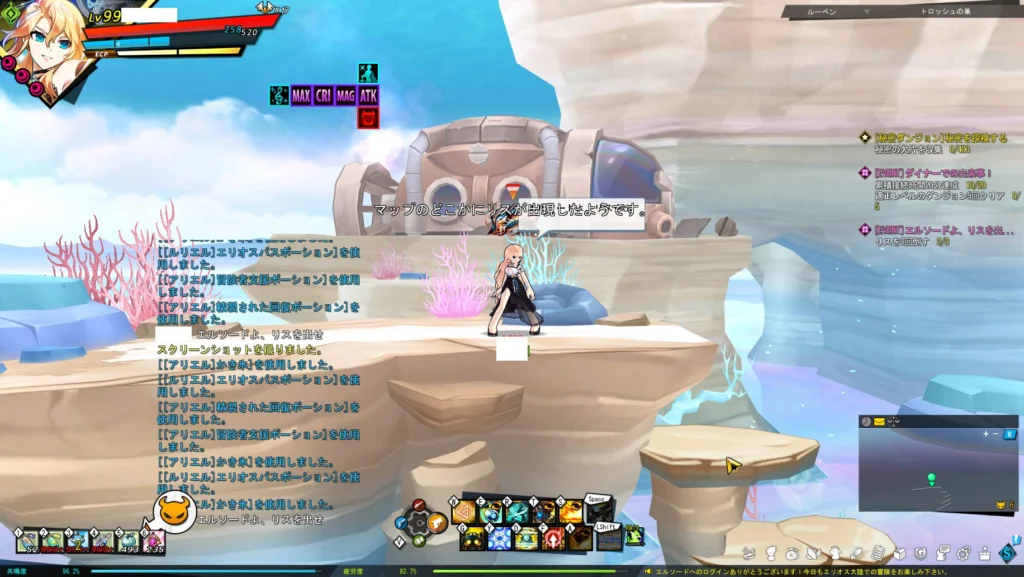Use the pink quick slot item showing 235
Screen dimensions: 1024x577
pos(153,541)
